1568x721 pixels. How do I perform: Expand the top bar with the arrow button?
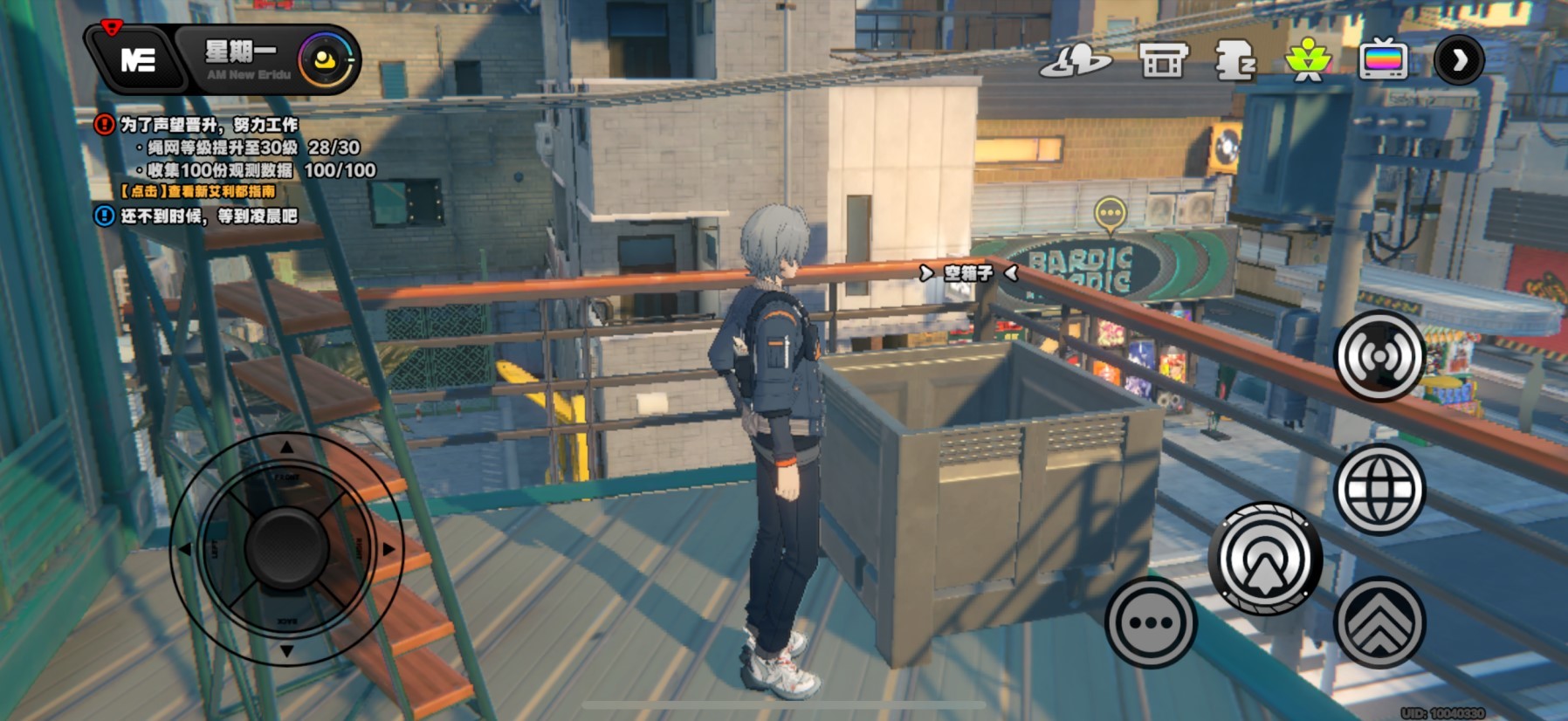pyautogui.click(x=1458, y=60)
